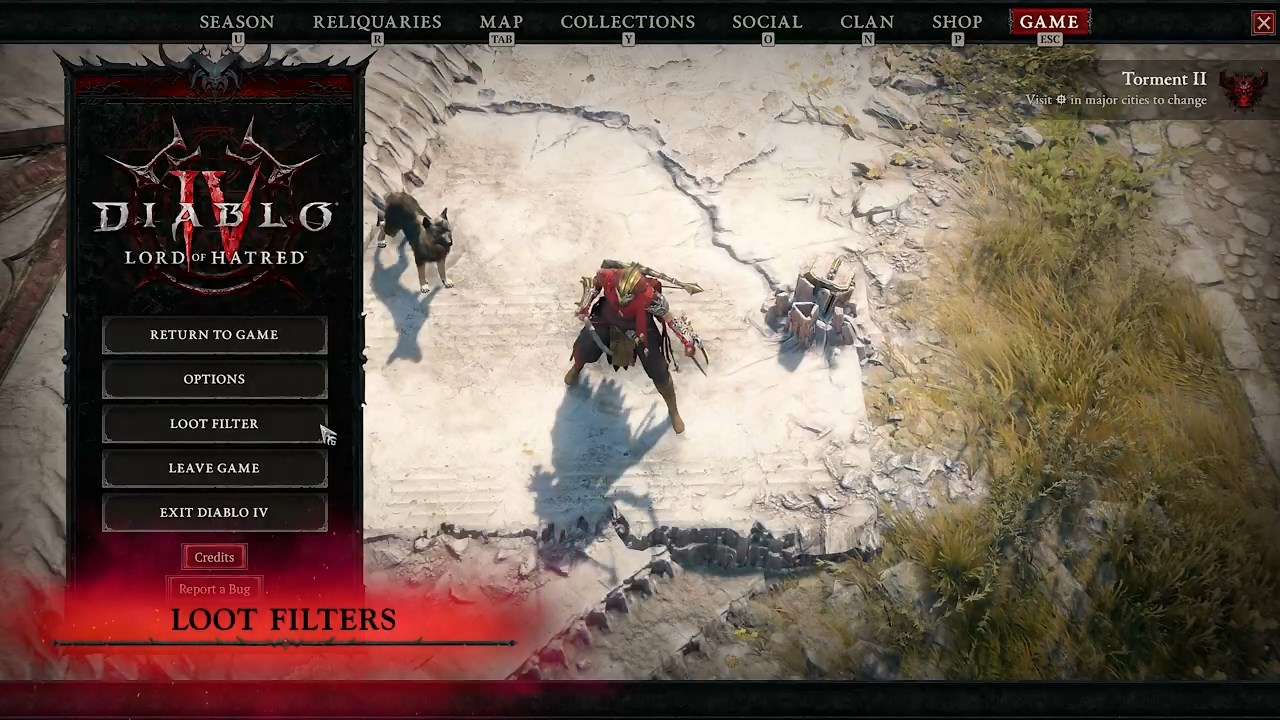
Task: Go to the Shop tab
Action: [x=957, y=22]
